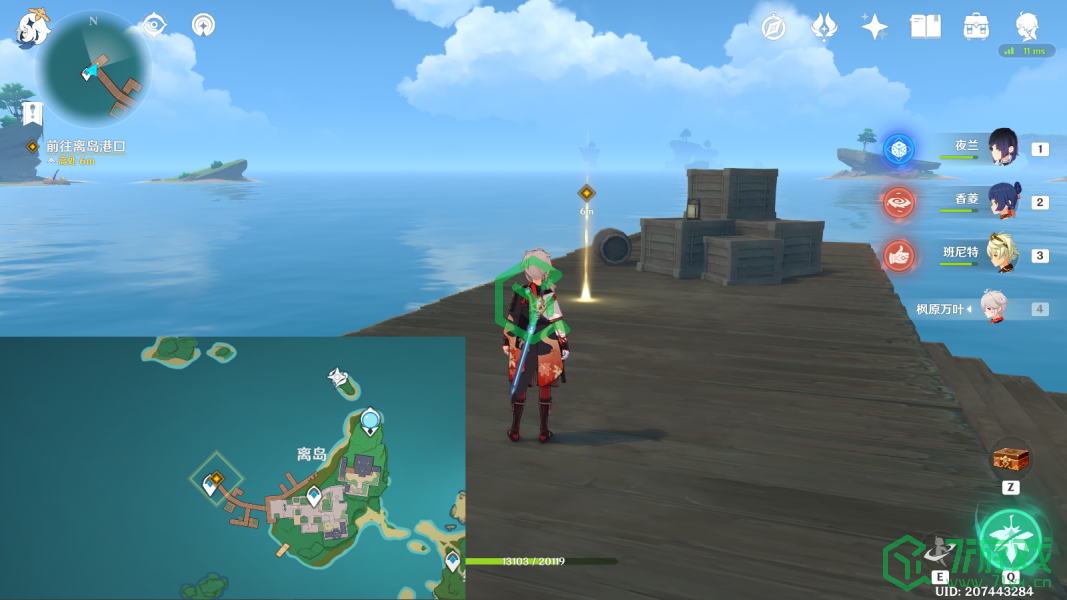Open the compass events icon
This screenshot has height=600, width=1067.
coord(773,27)
